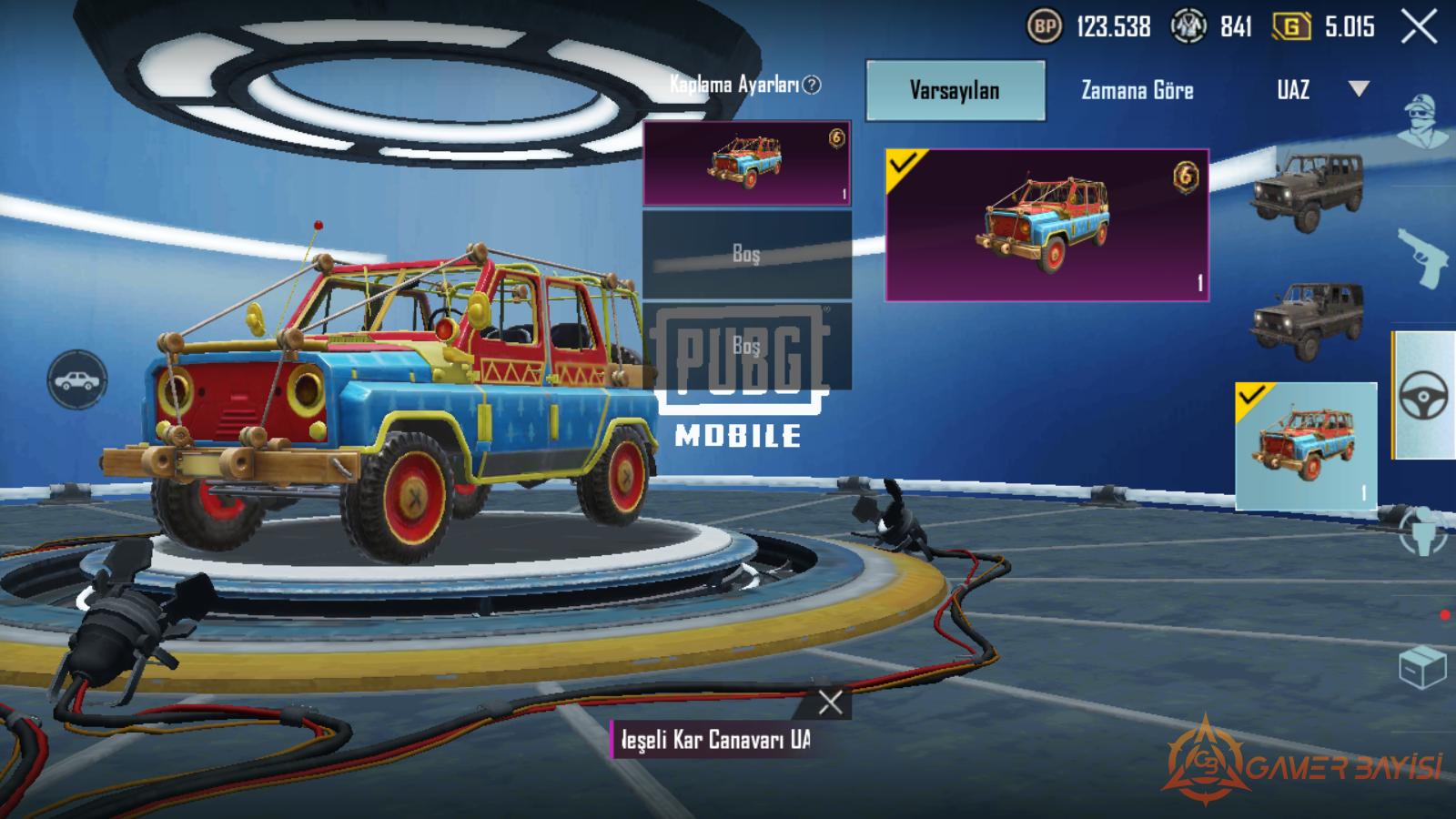The width and height of the screenshot is (1456, 819).
Task: Click the gold G currency icon
Action: (1290, 27)
